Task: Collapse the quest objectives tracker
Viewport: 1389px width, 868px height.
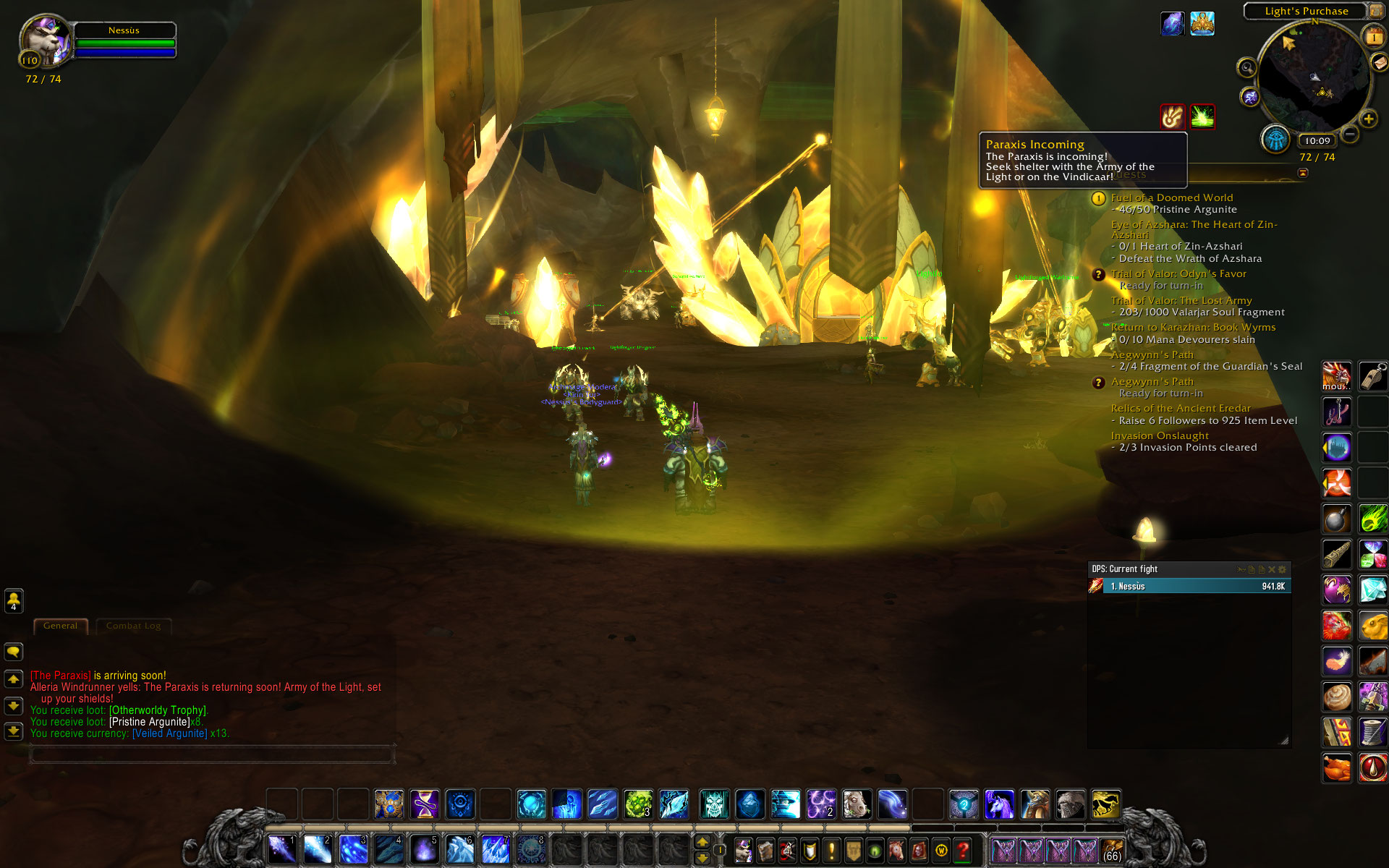Action: tap(1303, 173)
